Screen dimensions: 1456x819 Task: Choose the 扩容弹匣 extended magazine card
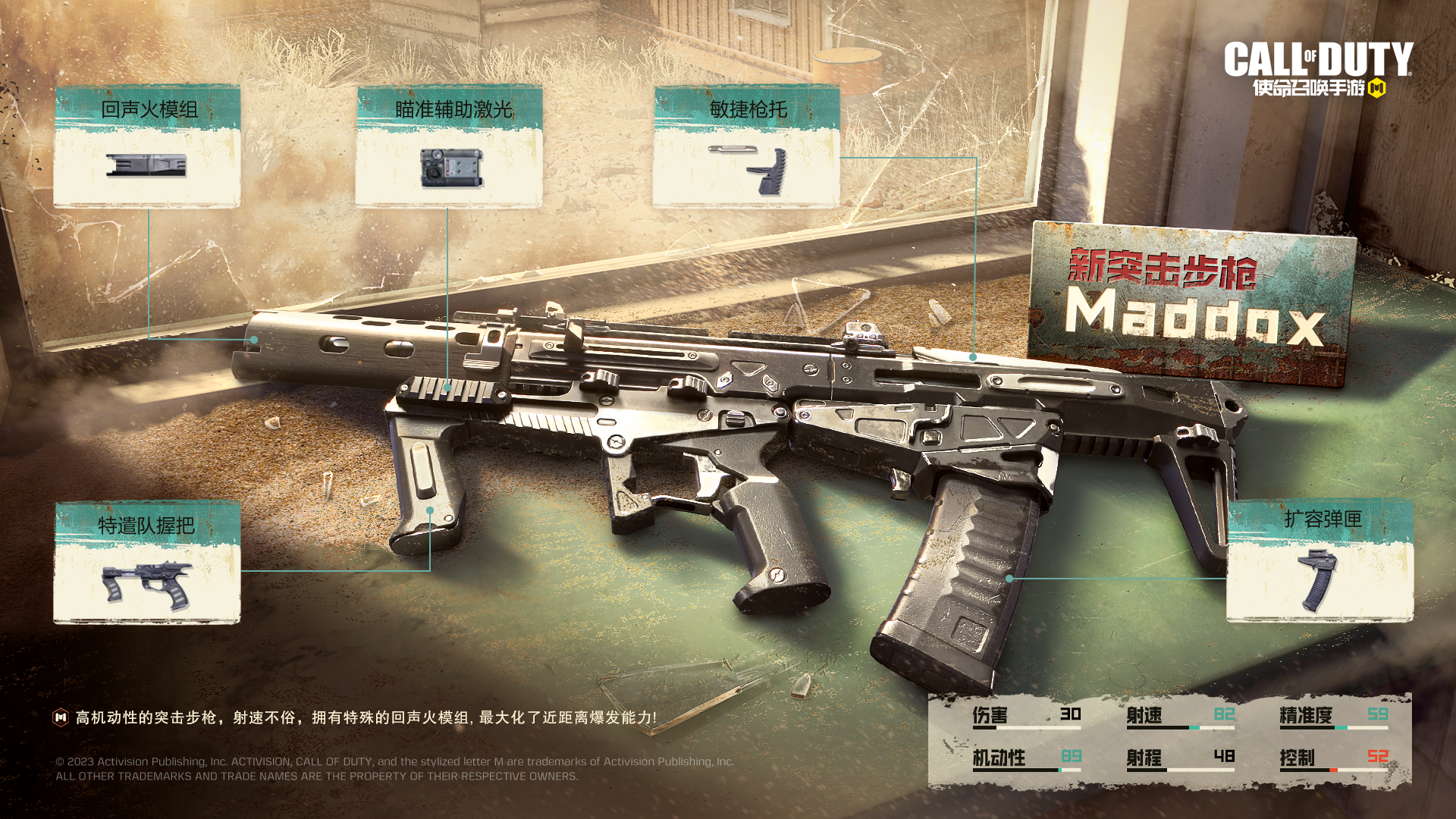1319,561
